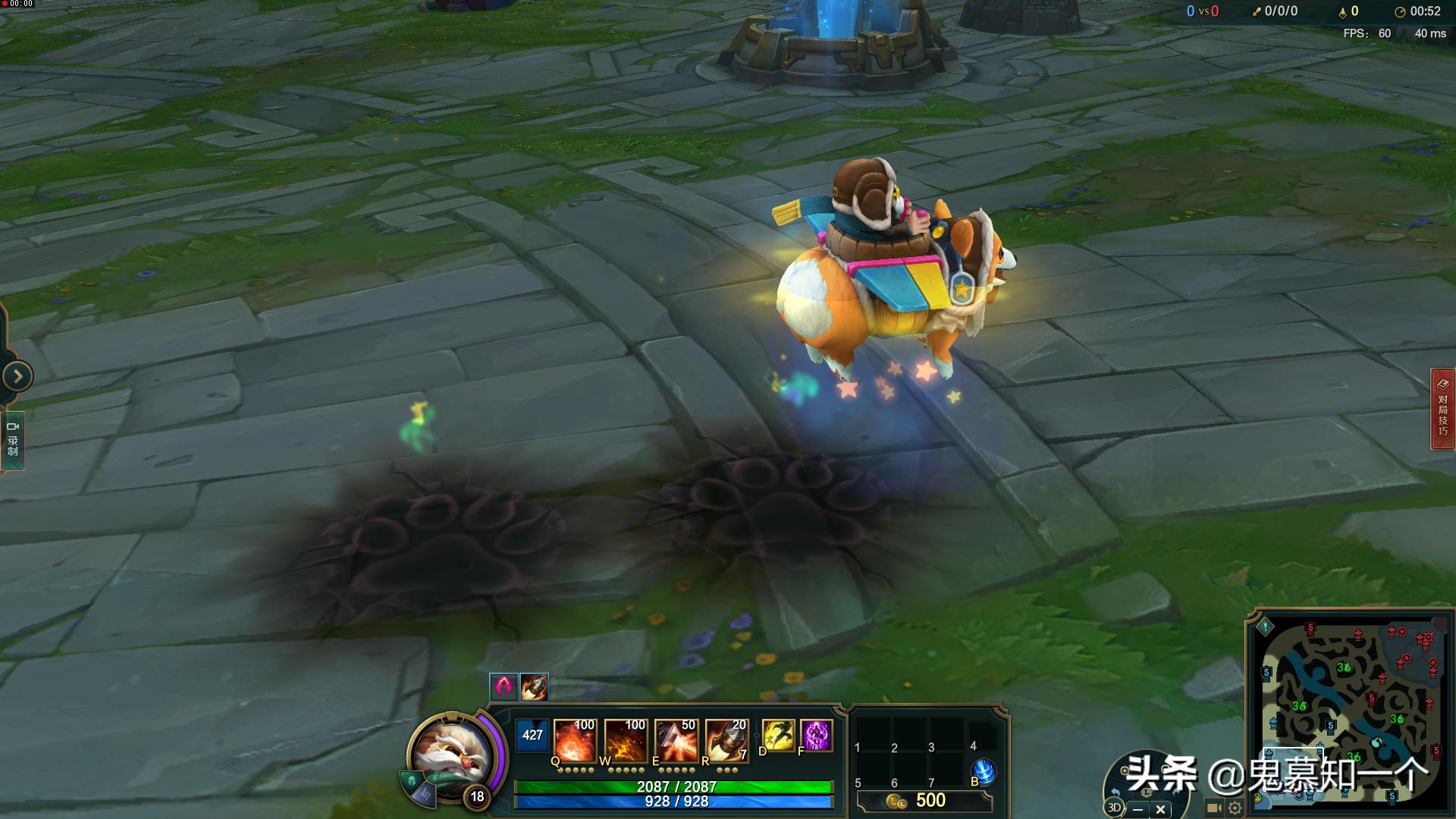Close the overlay panel with the X button
Image resolution: width=1456 pixels, height=819 pixels.
point(1160,809)
